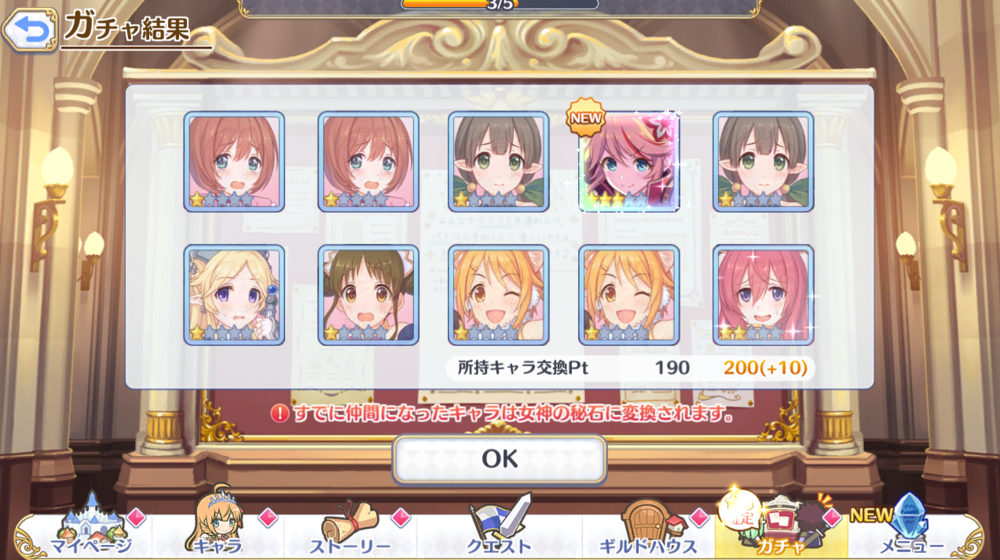The width and height of the screenshot is (1000, 560).
Task: View the blonde elf character with staff
Action: click(x=234, y=295)
